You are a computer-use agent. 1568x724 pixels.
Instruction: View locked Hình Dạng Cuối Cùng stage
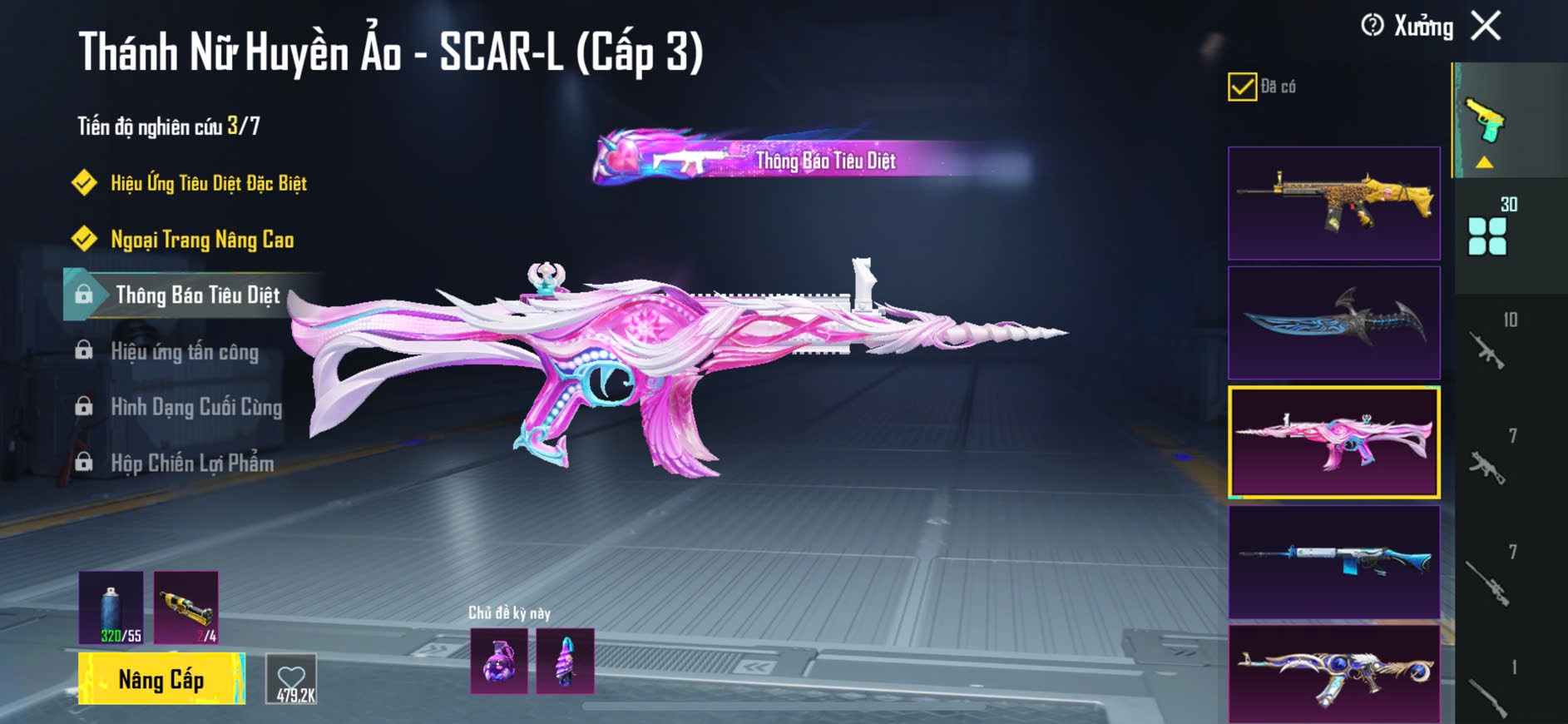click(196, 407)
